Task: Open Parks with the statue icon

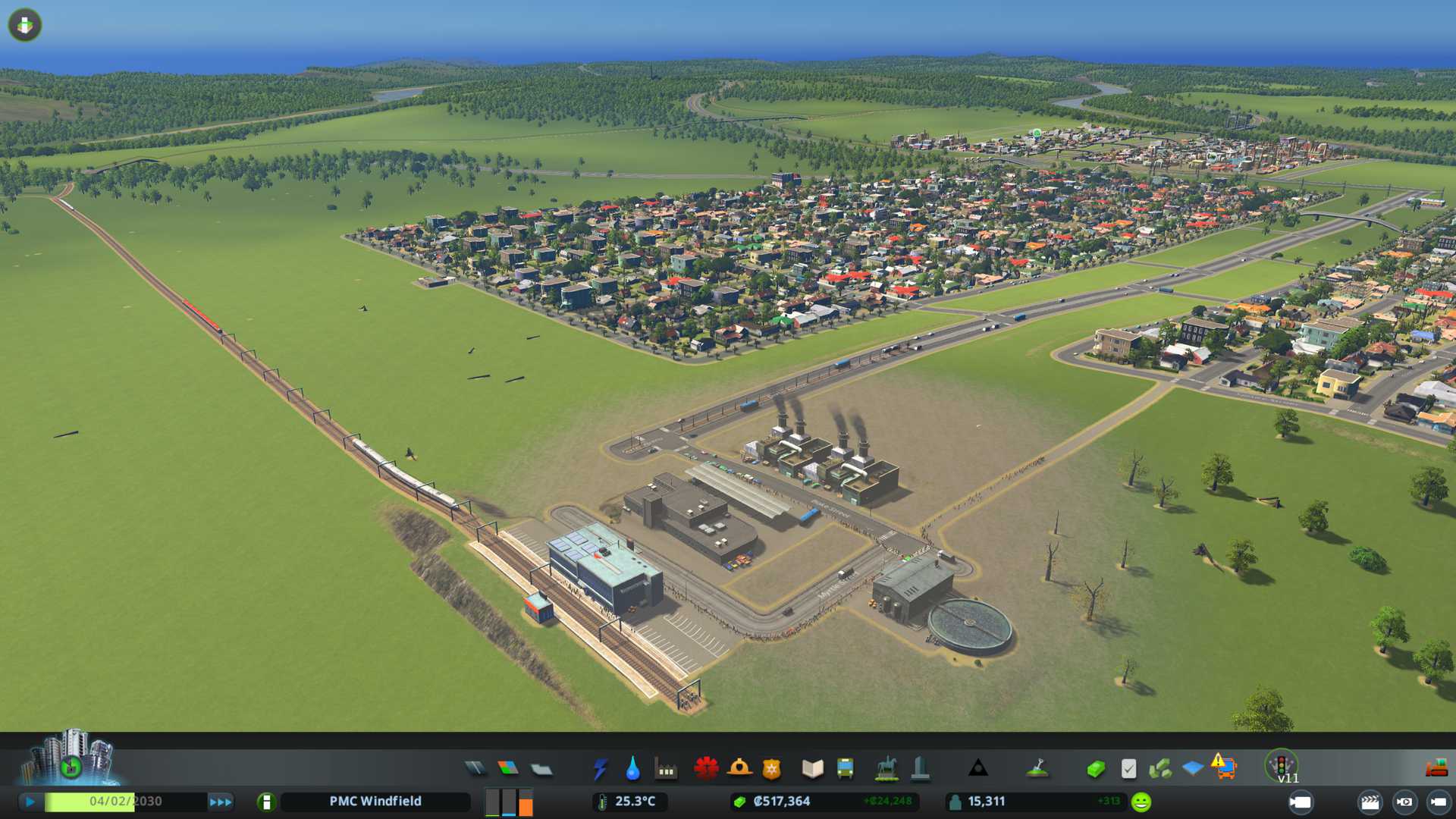Action: (886, 769)
